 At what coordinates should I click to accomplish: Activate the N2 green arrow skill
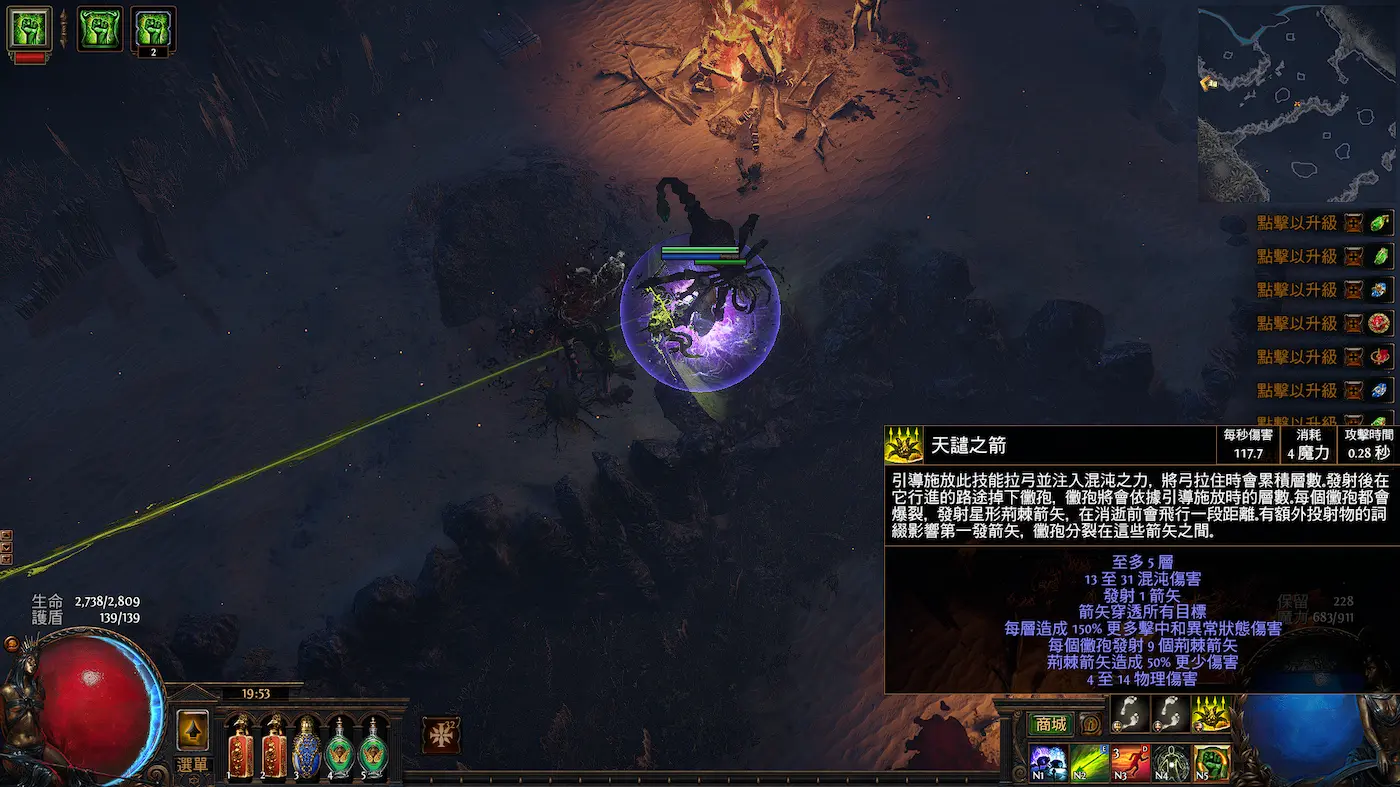[x=1089, y=764]
